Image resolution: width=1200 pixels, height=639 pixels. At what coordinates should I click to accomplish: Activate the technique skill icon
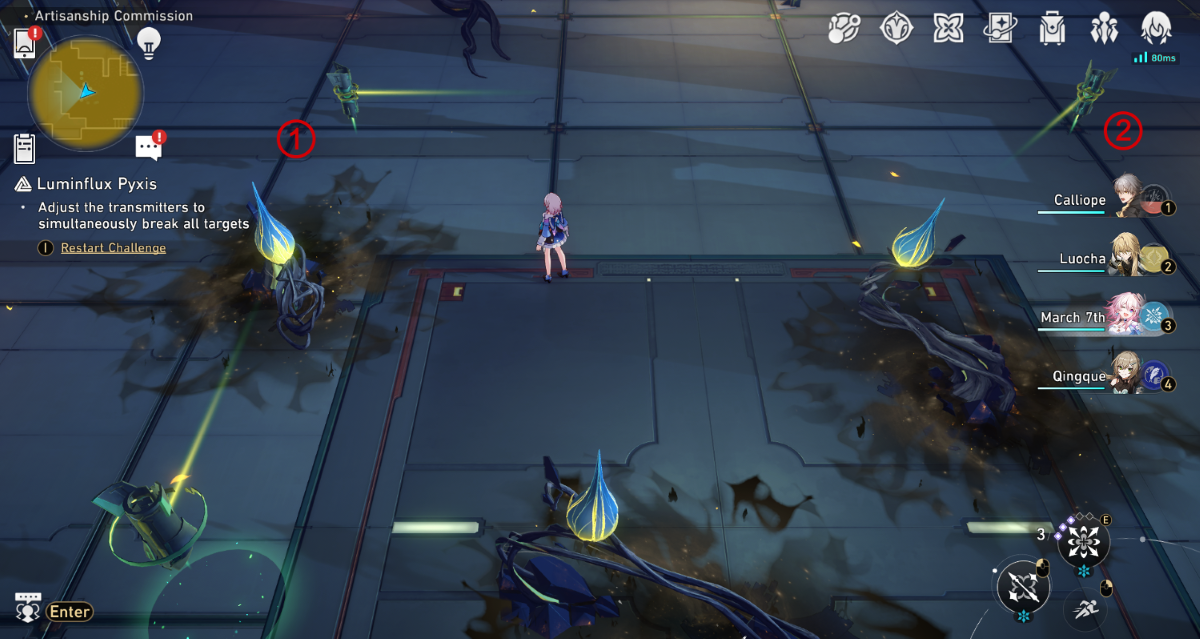point(1083,543)
